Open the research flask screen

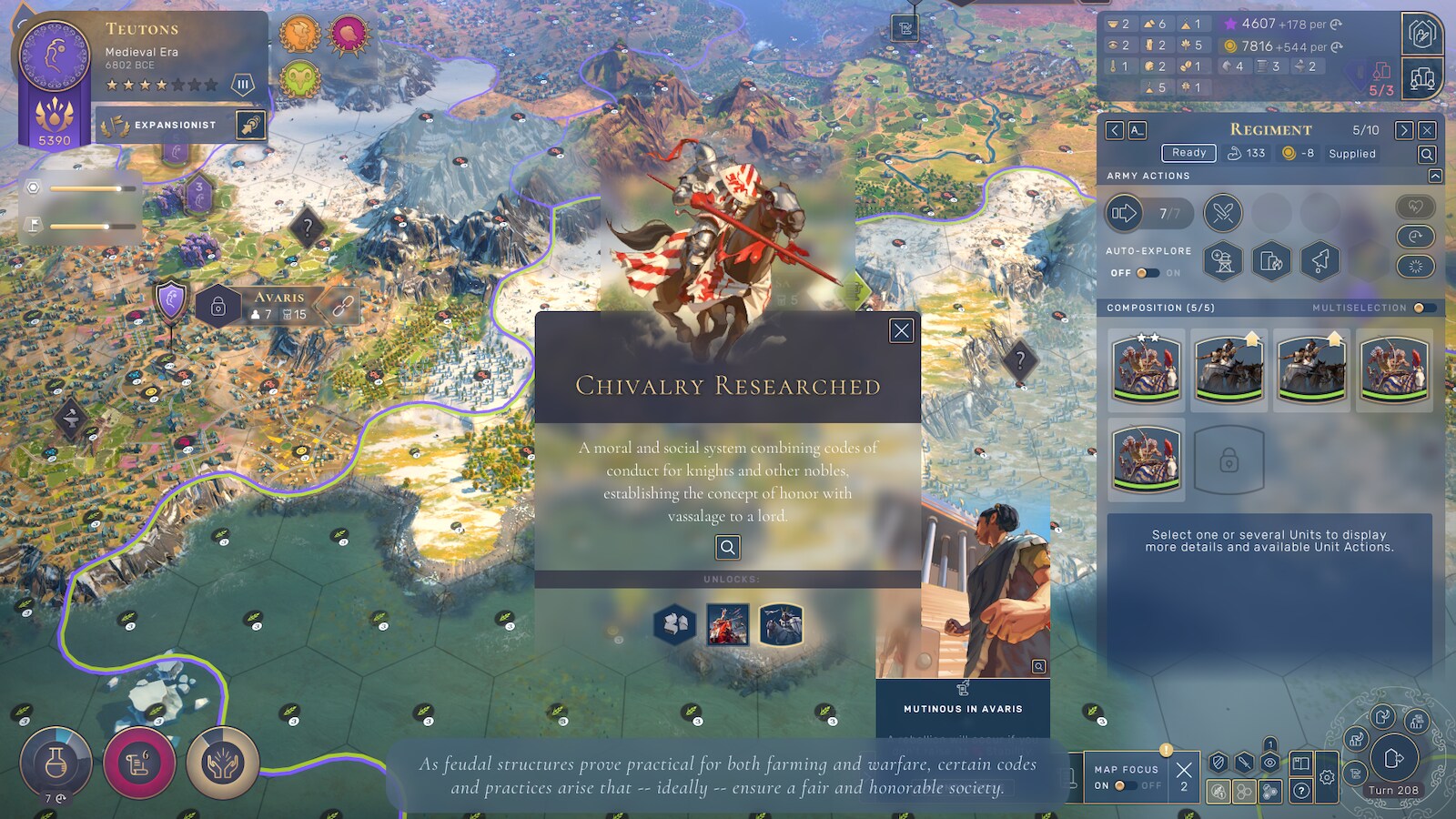(x=55, y=762)
